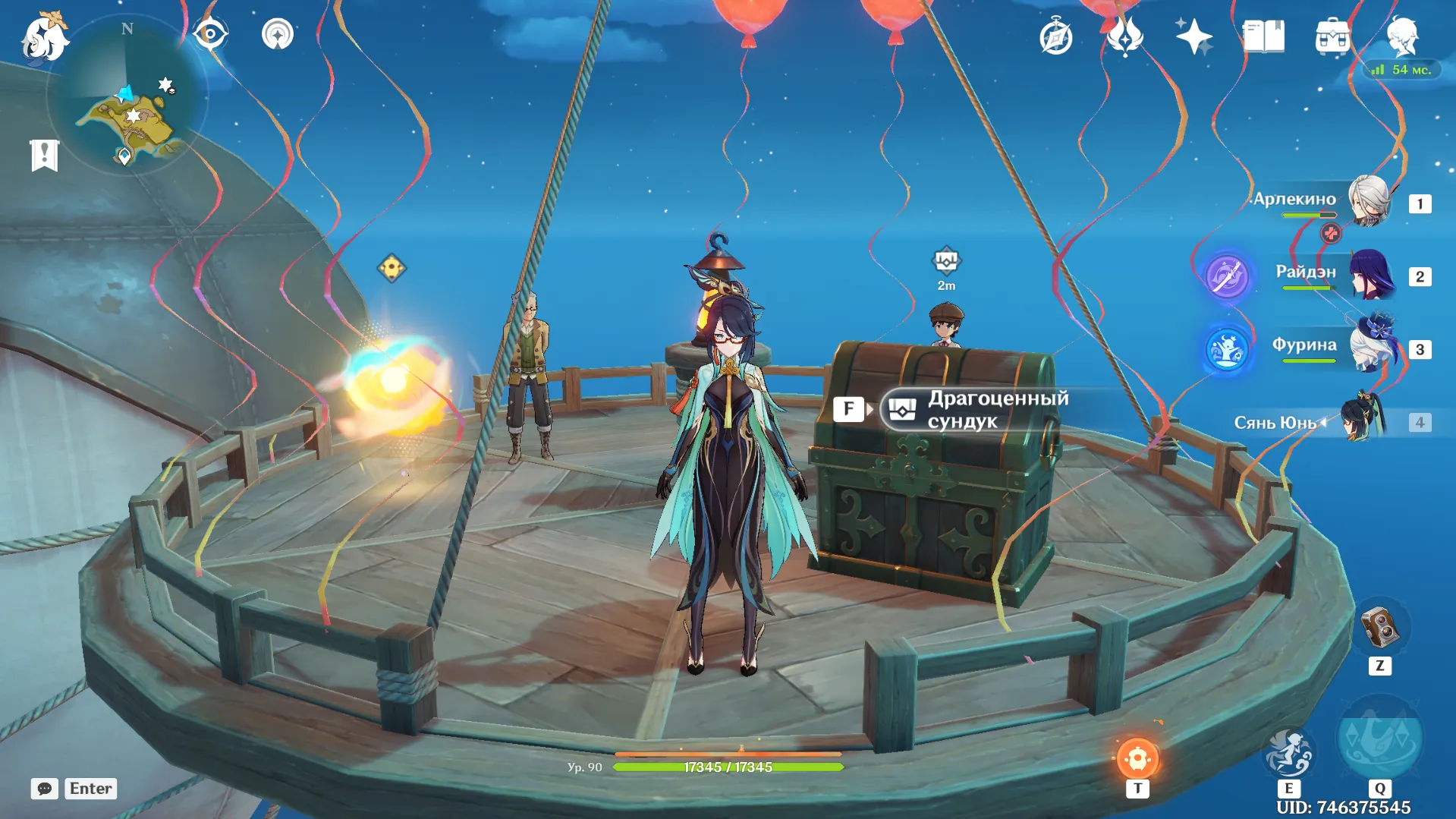
Task: Toggle the elemental sight eye icon
Action: [209, 34]
